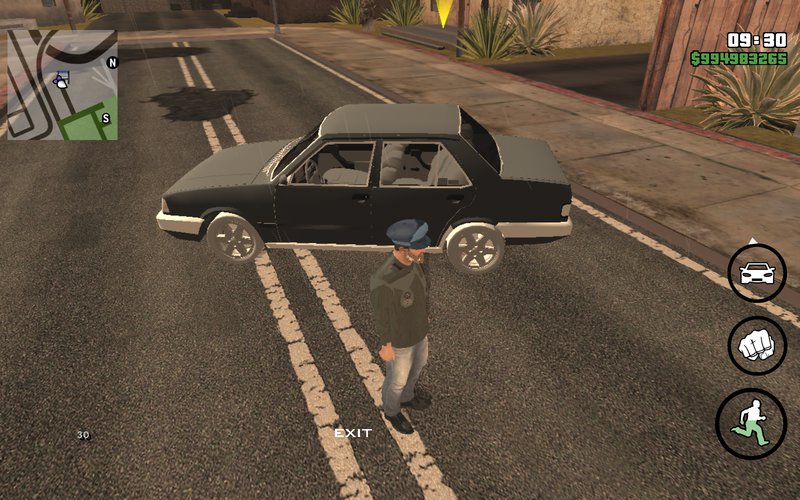Tap the fist punch attack button
This screenshot has width=800, height=500.
pyautogui.click(x=757, y=346)
